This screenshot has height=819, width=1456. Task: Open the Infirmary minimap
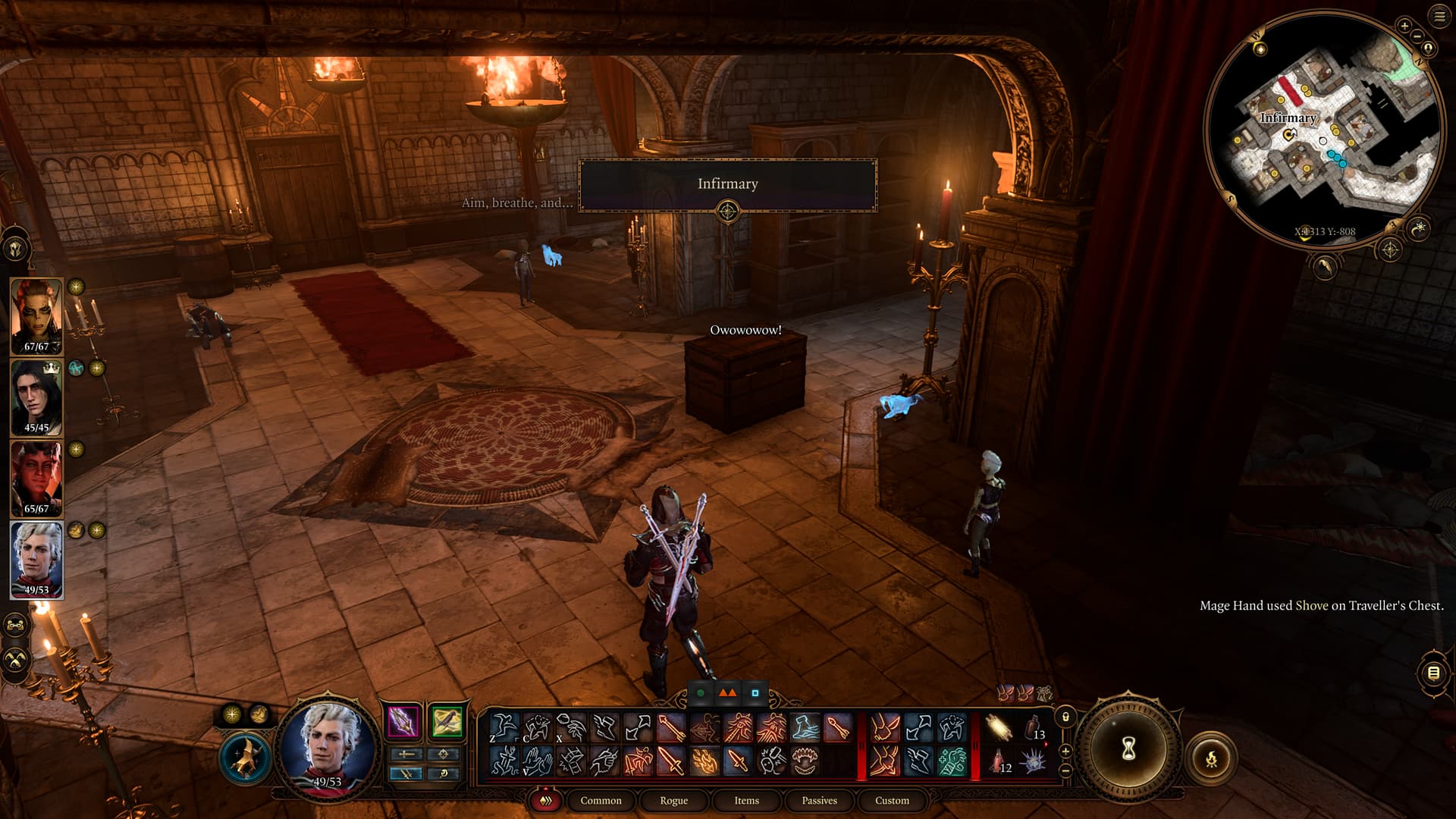[1323, 129]
